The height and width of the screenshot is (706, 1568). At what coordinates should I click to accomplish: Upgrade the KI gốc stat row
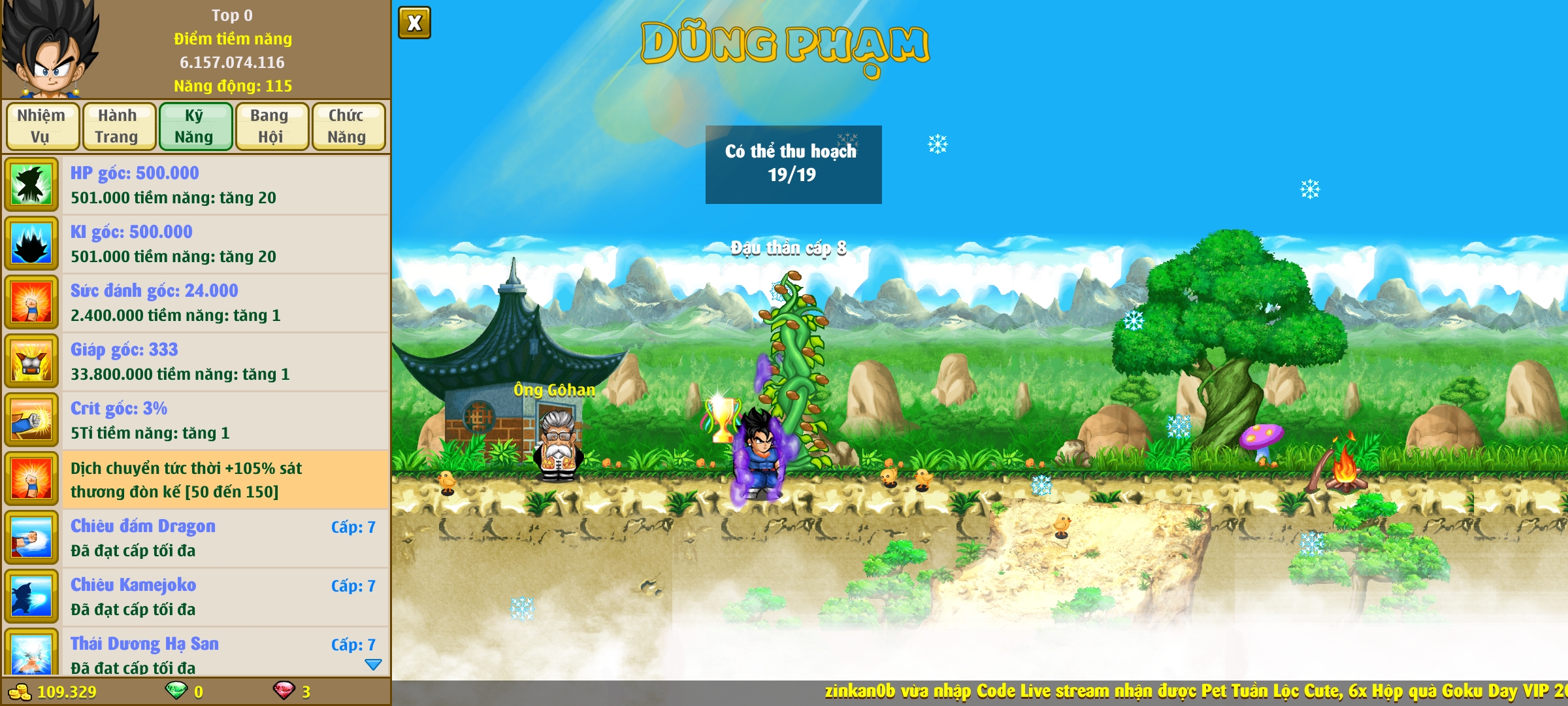pyautogui.click(x=196, y=244)
